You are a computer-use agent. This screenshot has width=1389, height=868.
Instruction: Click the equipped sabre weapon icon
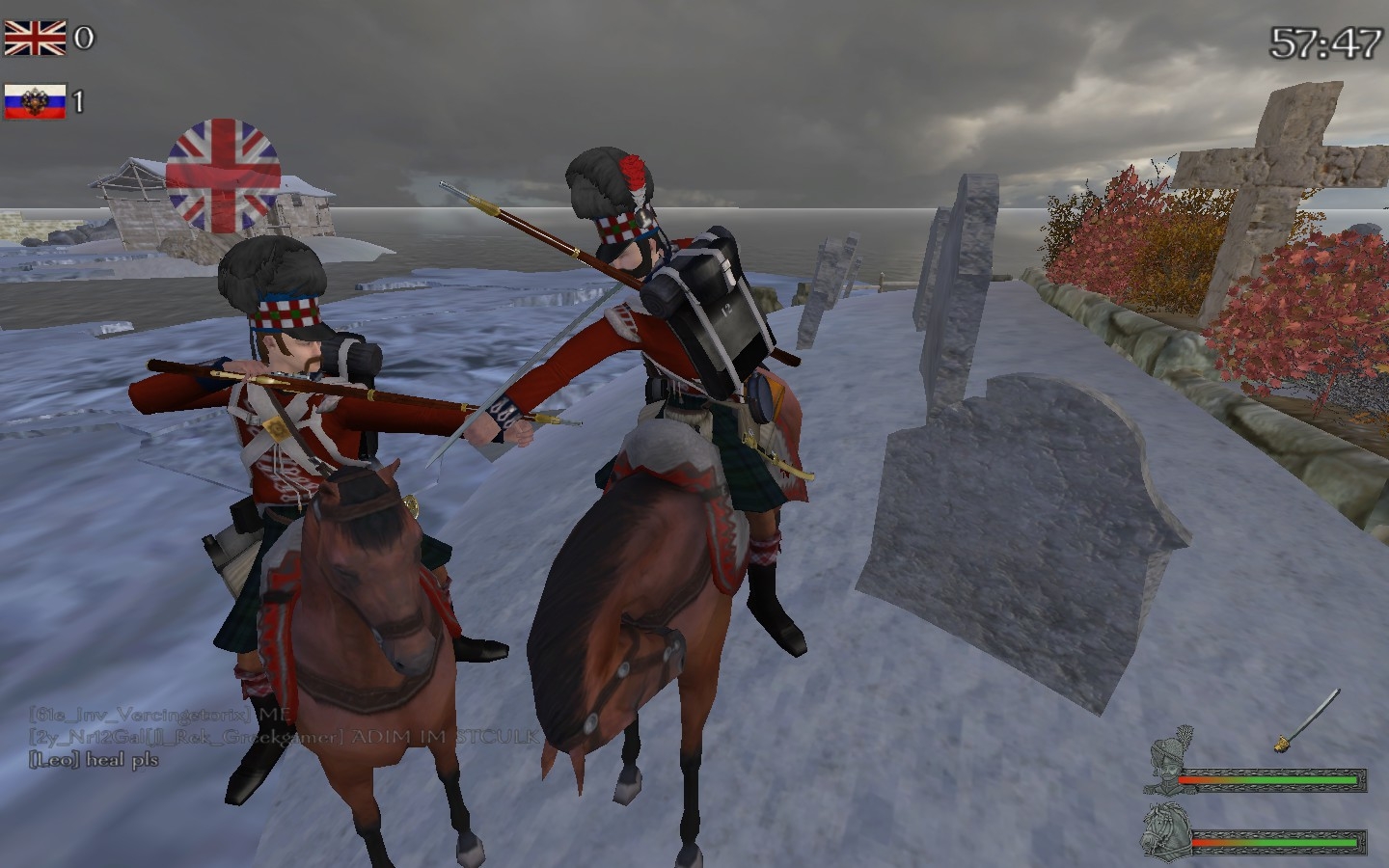coord(1309,719)
